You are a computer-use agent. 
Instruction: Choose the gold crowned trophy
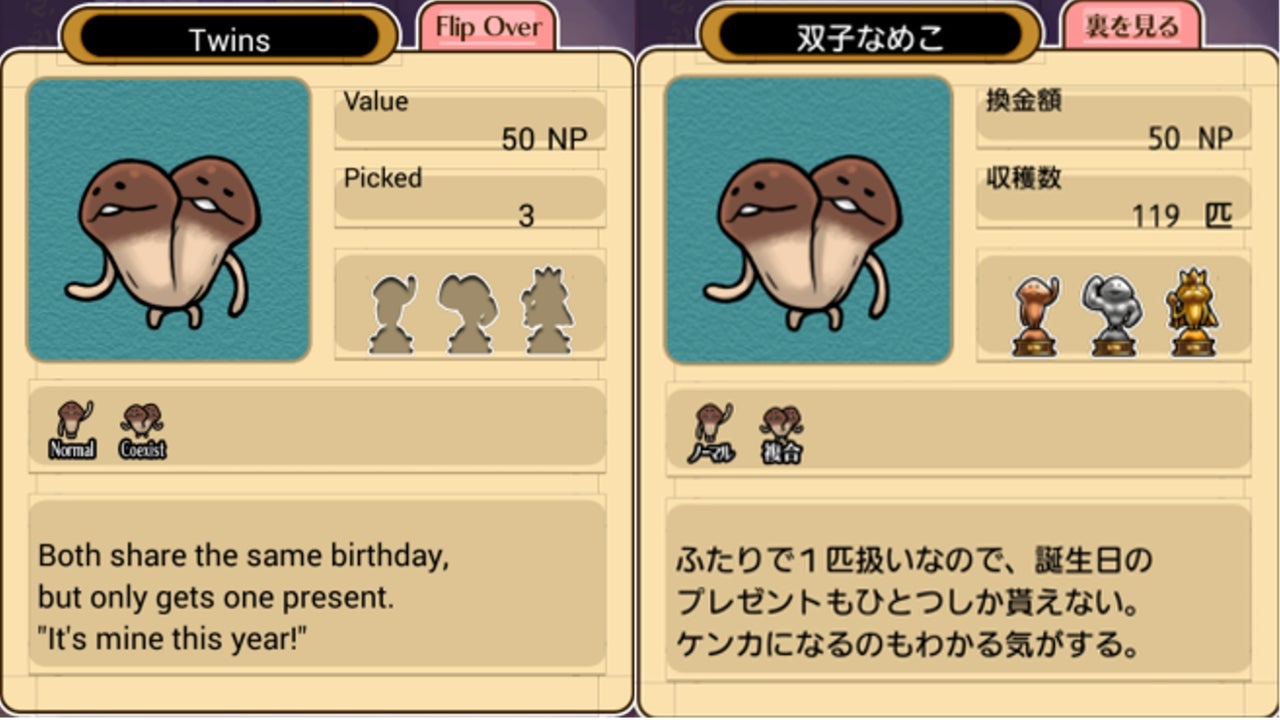click(1192, 312)
